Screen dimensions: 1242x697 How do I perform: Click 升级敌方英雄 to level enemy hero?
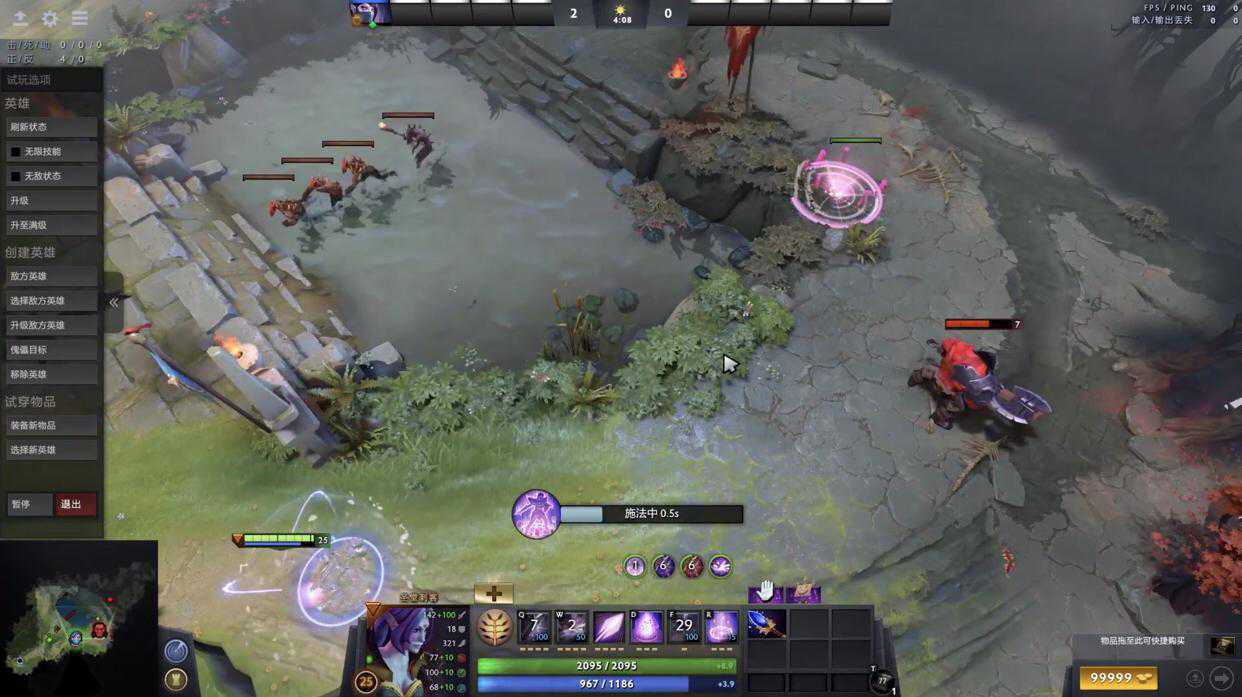51,325
